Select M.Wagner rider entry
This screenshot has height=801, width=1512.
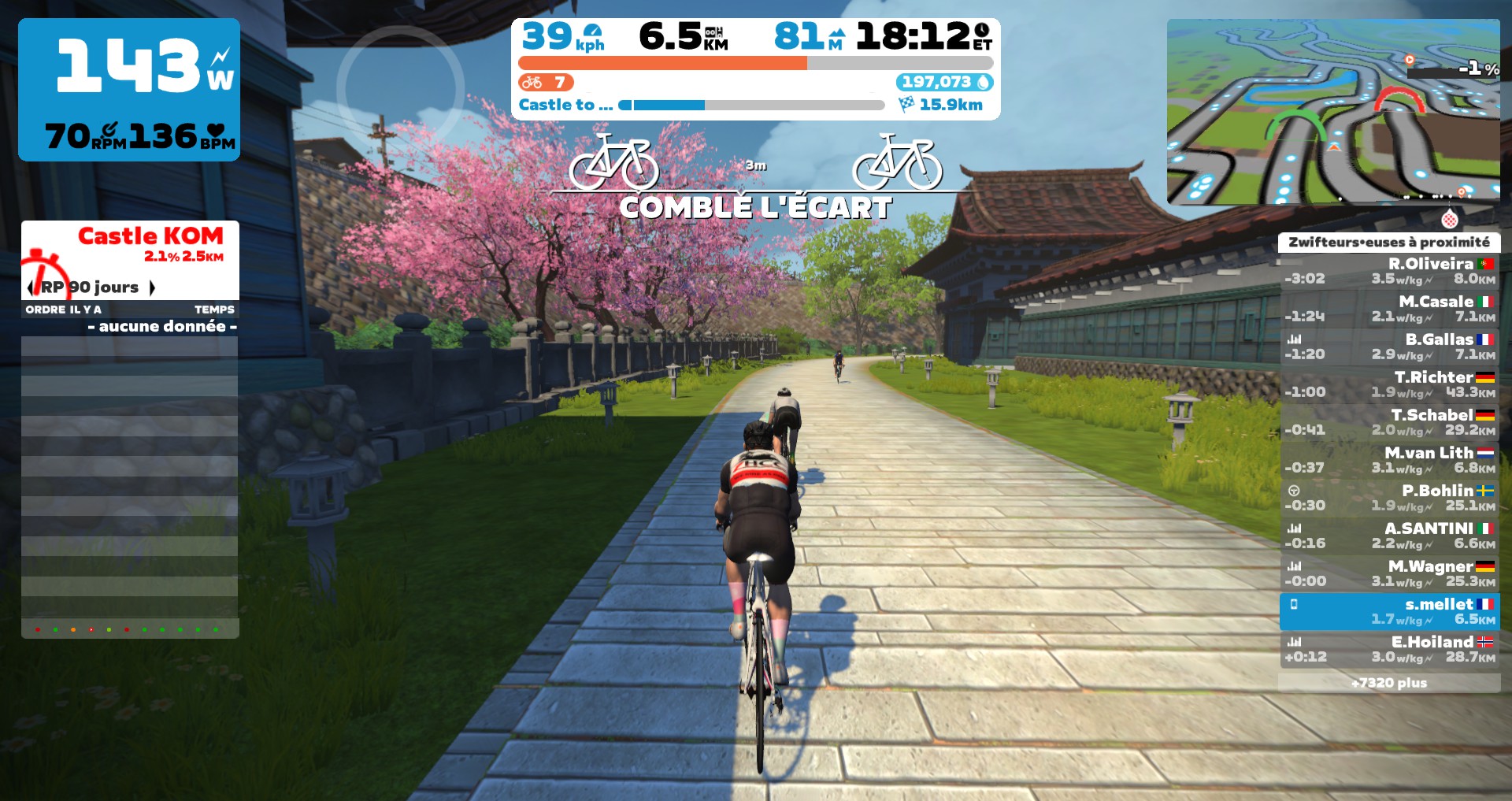1389,573
